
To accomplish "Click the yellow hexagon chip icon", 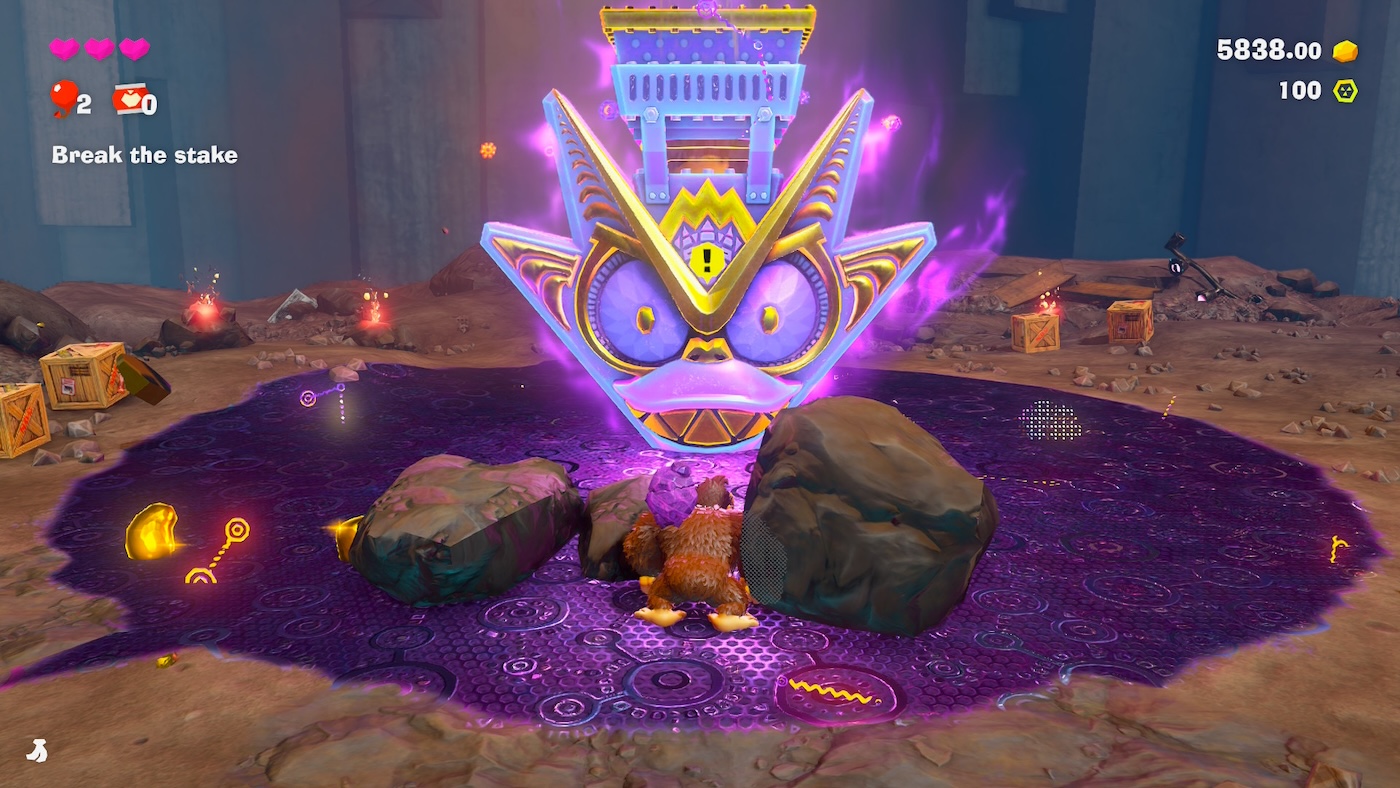I will [1346, 91].
